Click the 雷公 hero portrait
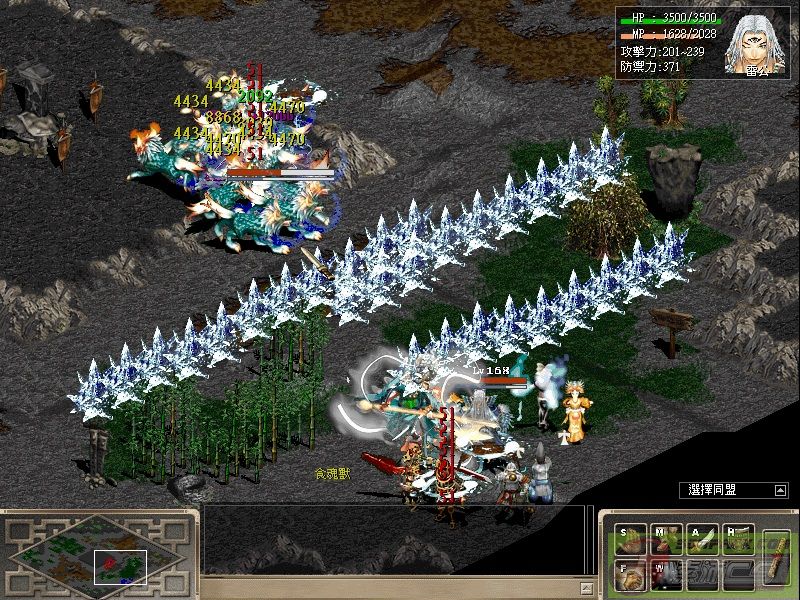Screen dimensions: 800x600 [755, 42]
